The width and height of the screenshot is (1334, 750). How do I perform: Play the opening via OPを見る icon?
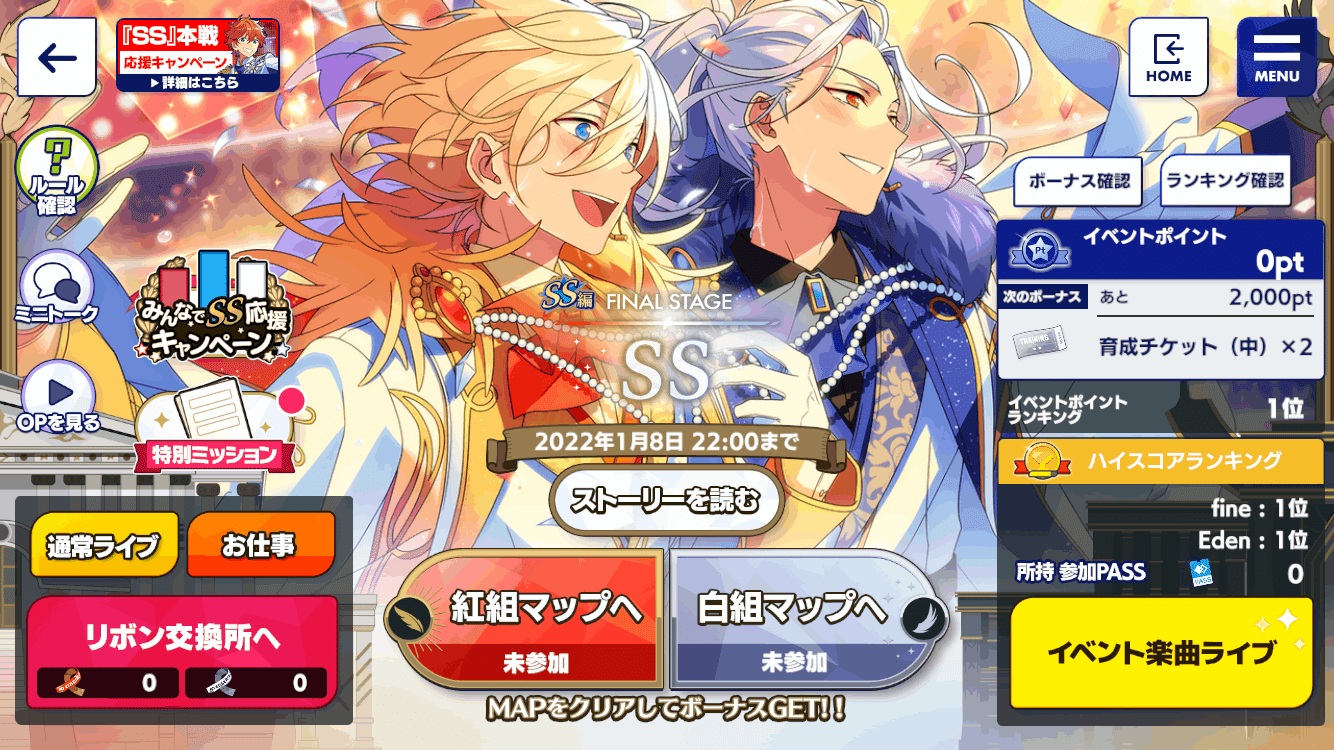point(55,395)
